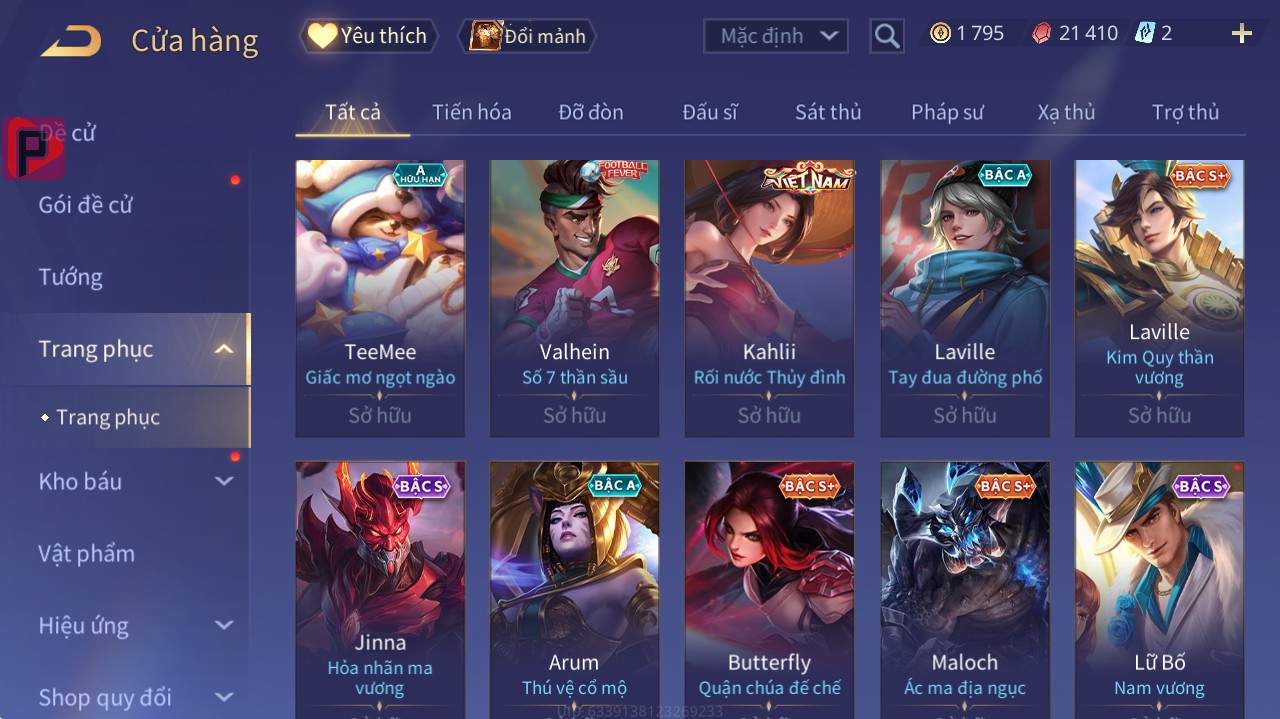Open the Xạ thủ tab
Image resolution: width=1280 pixels, height=719 pixels.
click(x=1066, y=112)
